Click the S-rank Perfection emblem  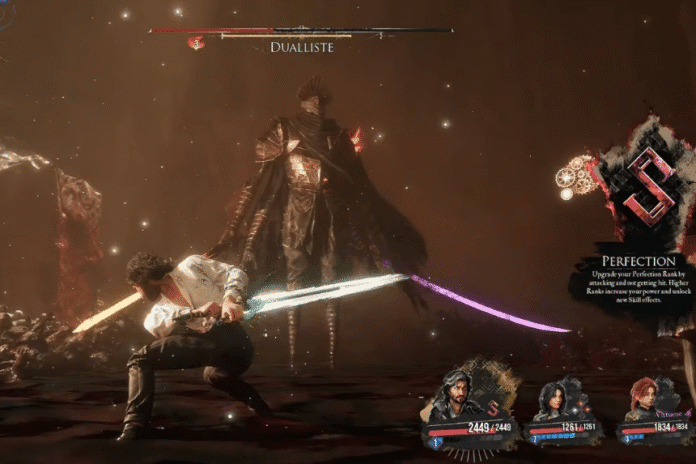click(x=647, y=186)
